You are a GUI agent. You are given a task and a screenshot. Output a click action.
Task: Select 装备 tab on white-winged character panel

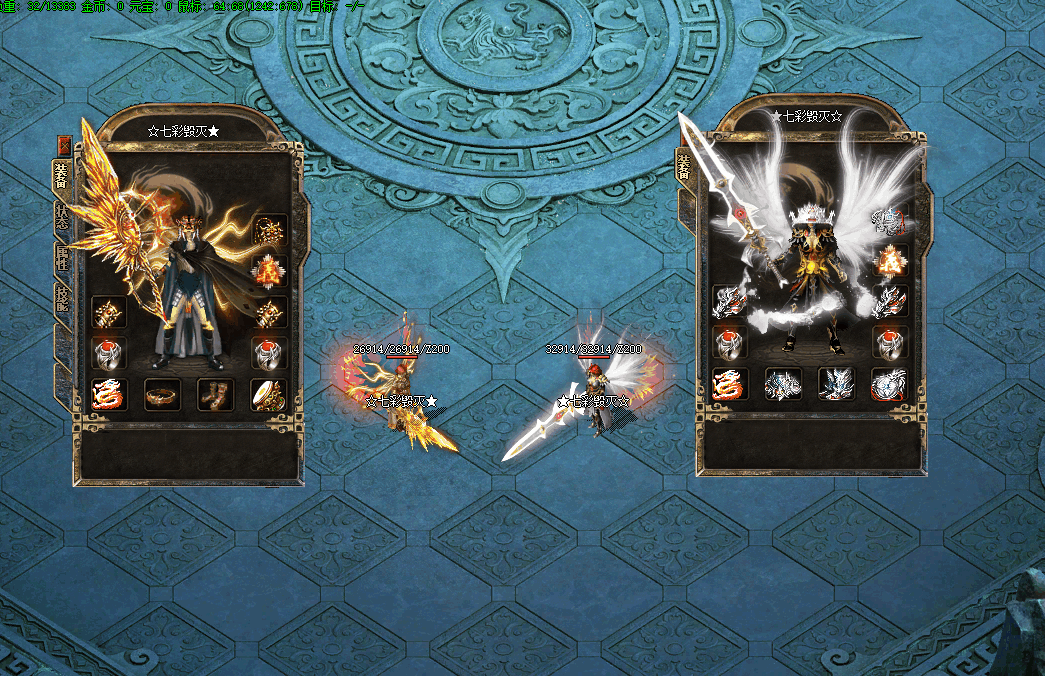point(685,165)
